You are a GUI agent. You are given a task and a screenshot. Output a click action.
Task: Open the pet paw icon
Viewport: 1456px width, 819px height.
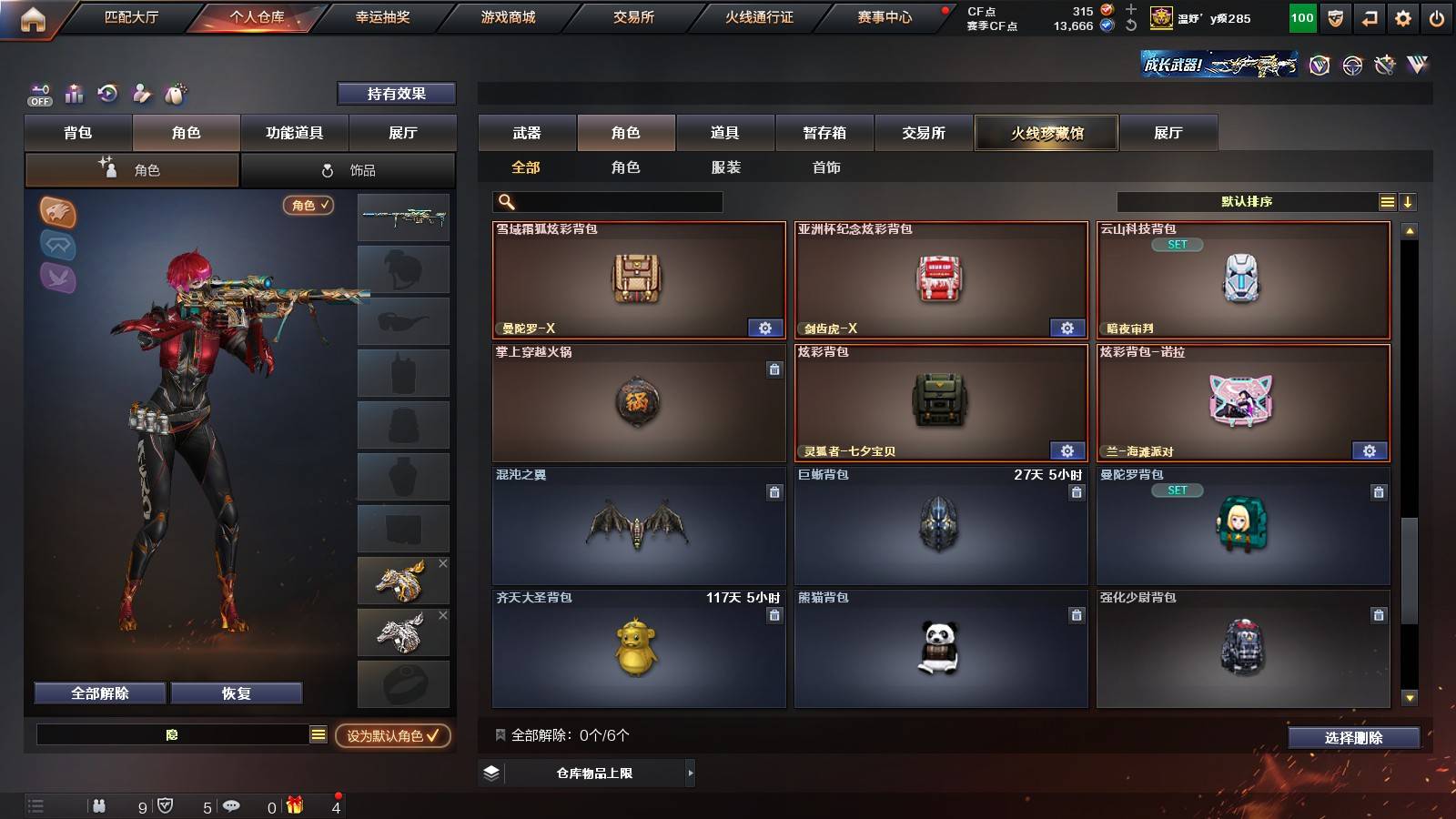(177, 93)
